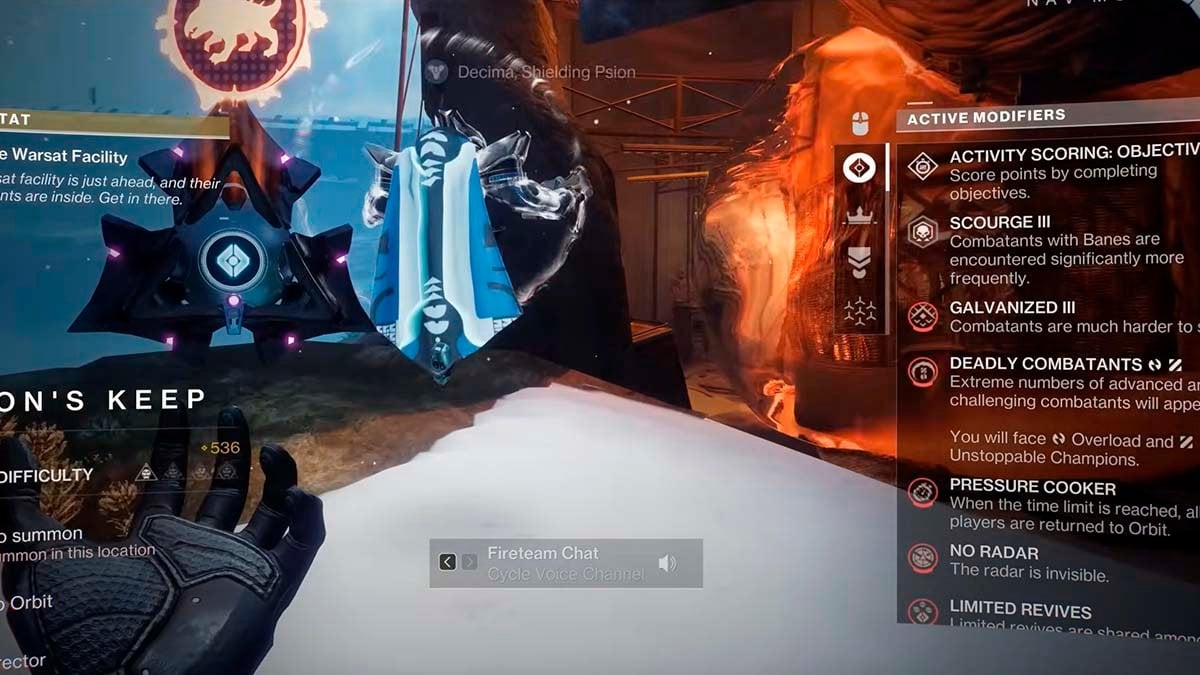Toggle the voice chat speaker icon
The width and height of the screenshot is (1200, 675).
click(x=667, y=564)
